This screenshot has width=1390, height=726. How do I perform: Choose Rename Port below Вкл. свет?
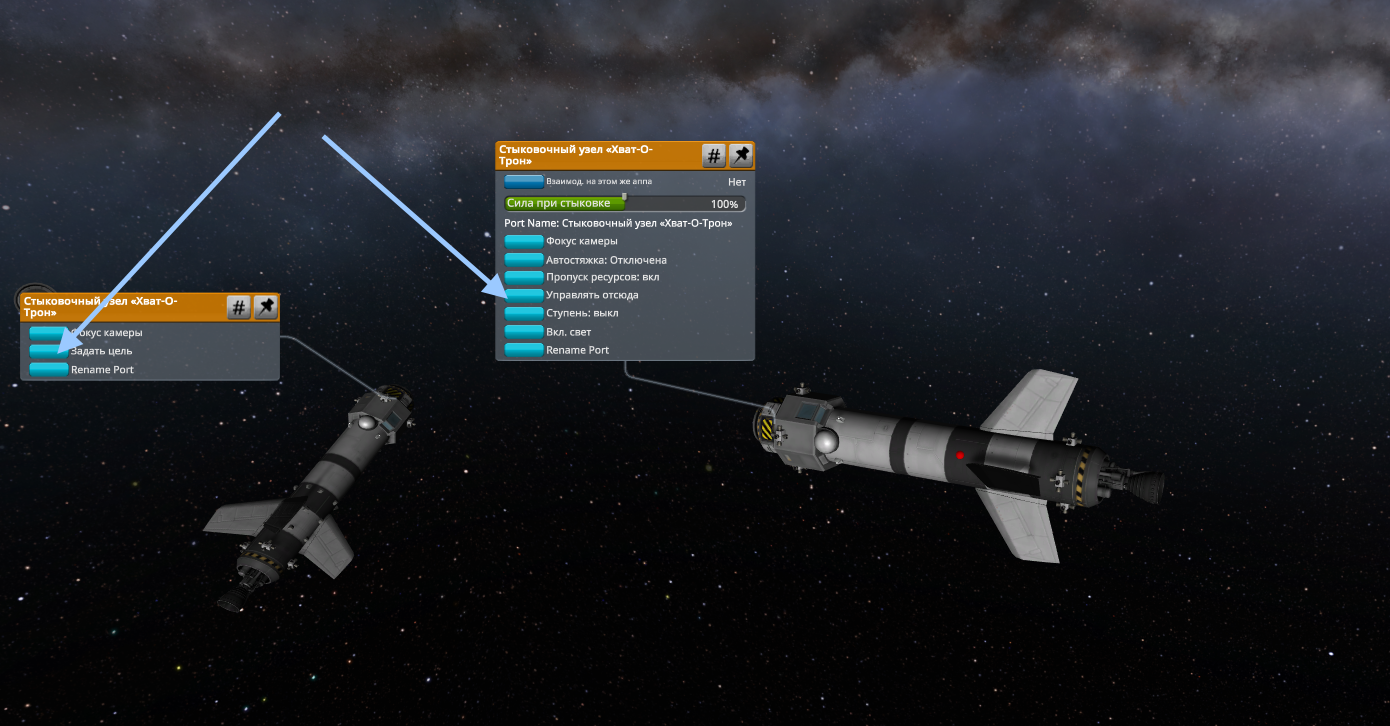[x=524, y=350]
